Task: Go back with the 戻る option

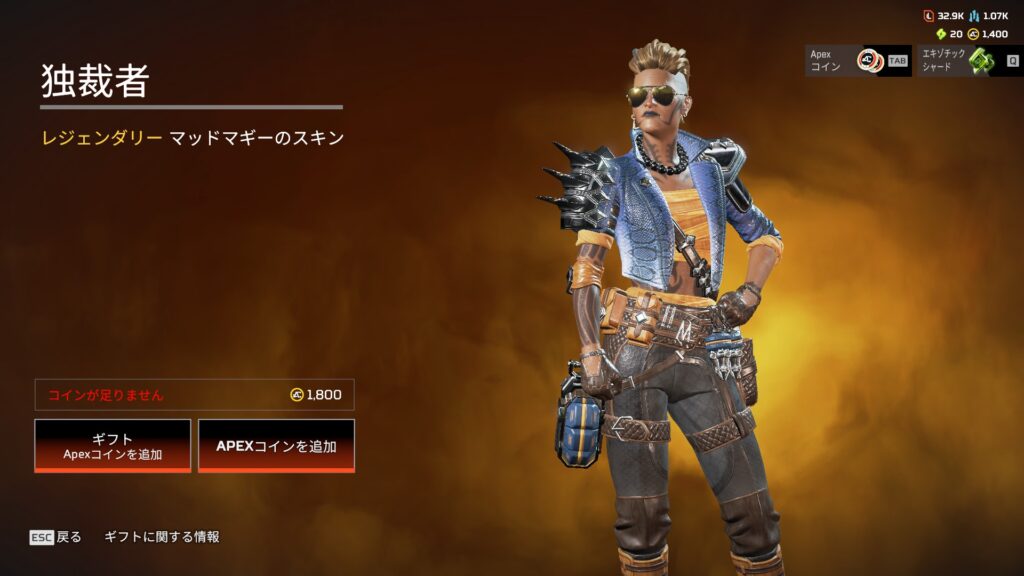Action: (56, 537)
